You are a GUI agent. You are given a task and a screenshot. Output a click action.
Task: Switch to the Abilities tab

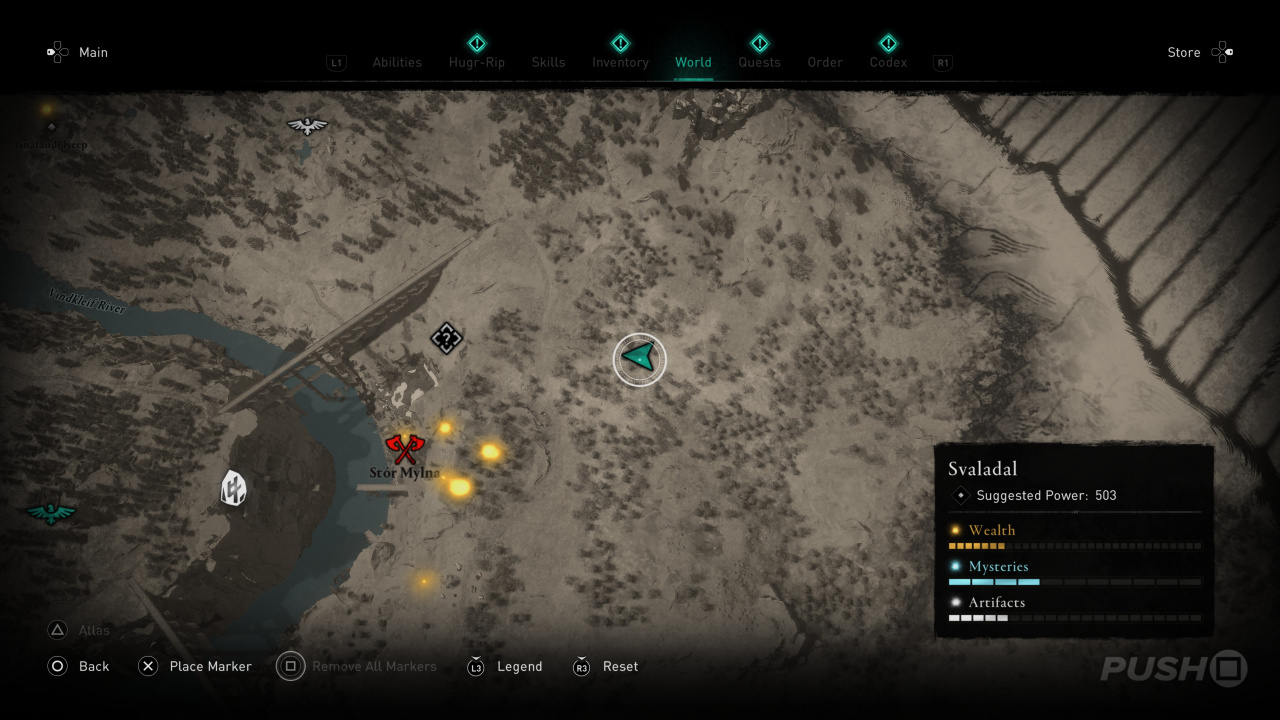[x=397, y=62]
